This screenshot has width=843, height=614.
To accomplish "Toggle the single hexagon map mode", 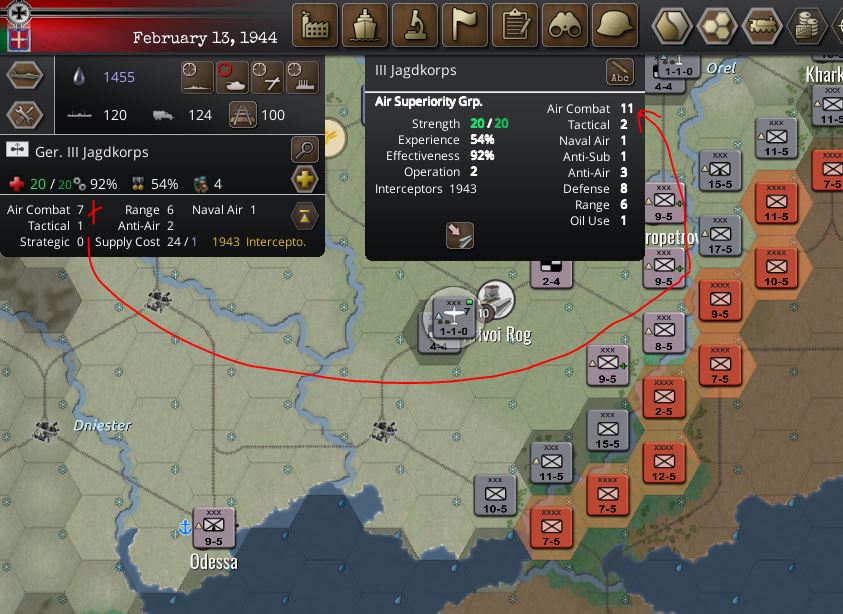I will tap(674, 25).
